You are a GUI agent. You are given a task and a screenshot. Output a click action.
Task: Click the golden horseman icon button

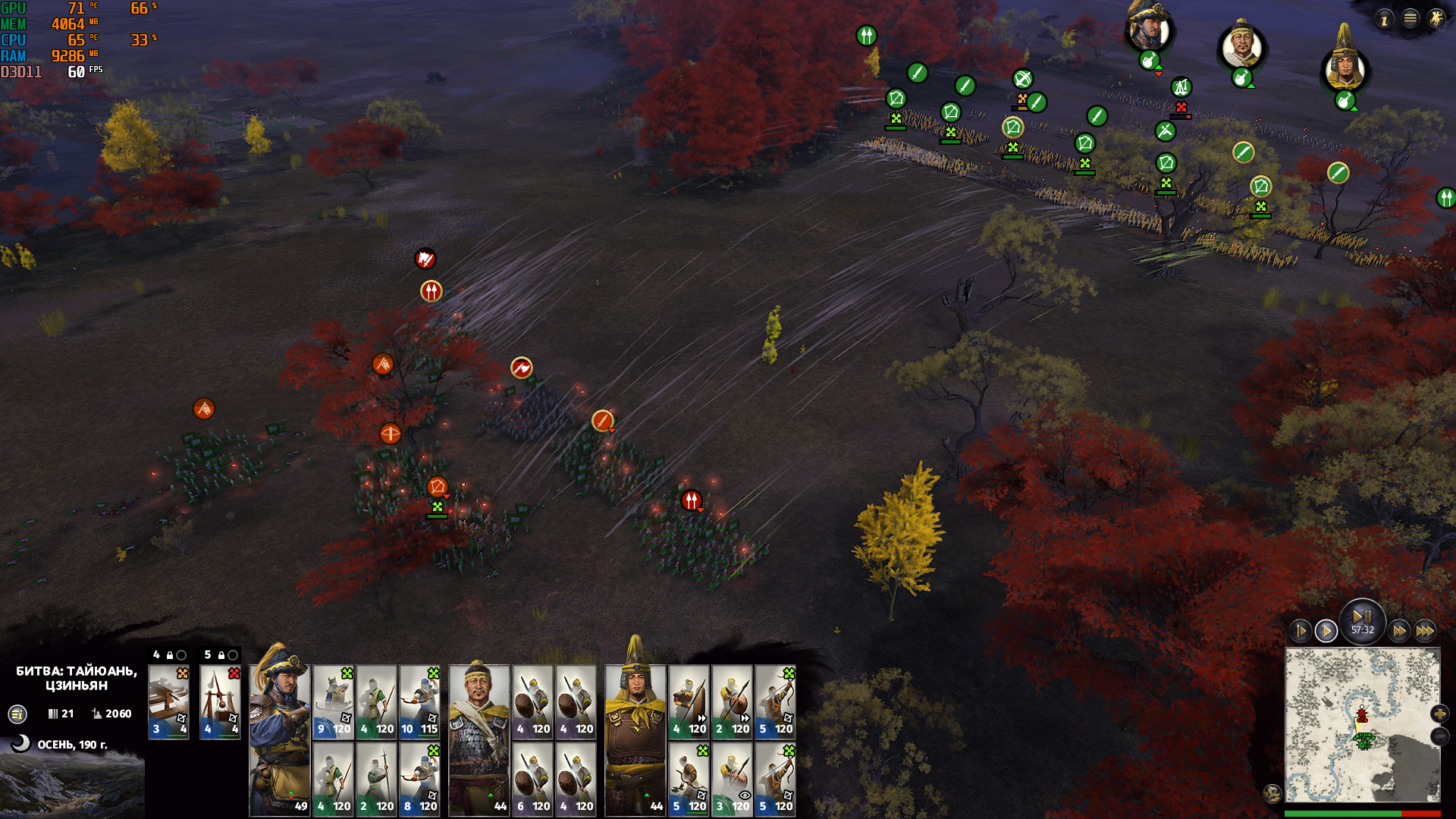pos(1436,19)
